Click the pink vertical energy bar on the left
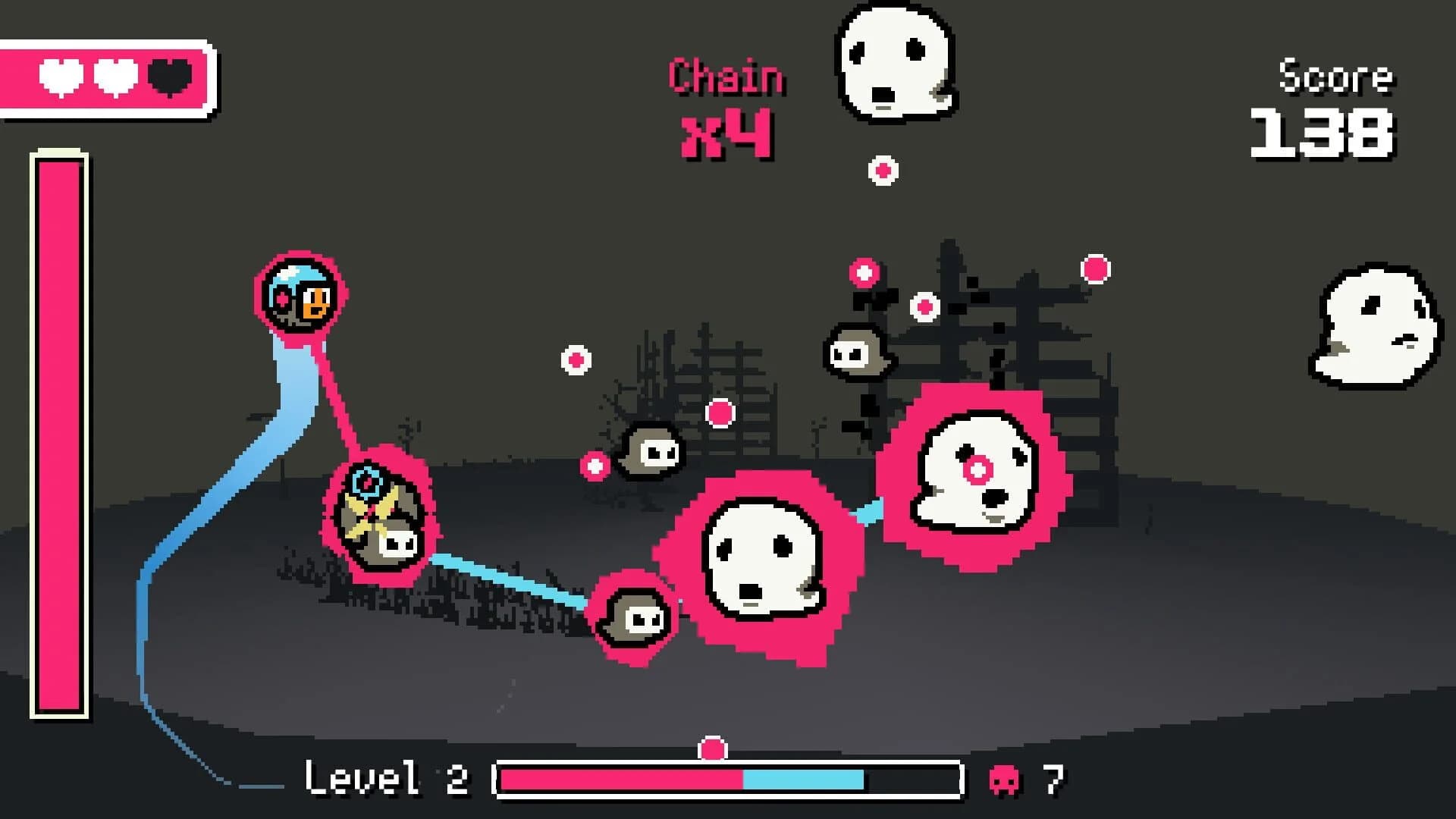This screenshot has height=819, width=1456. click(x=58, y=432)
